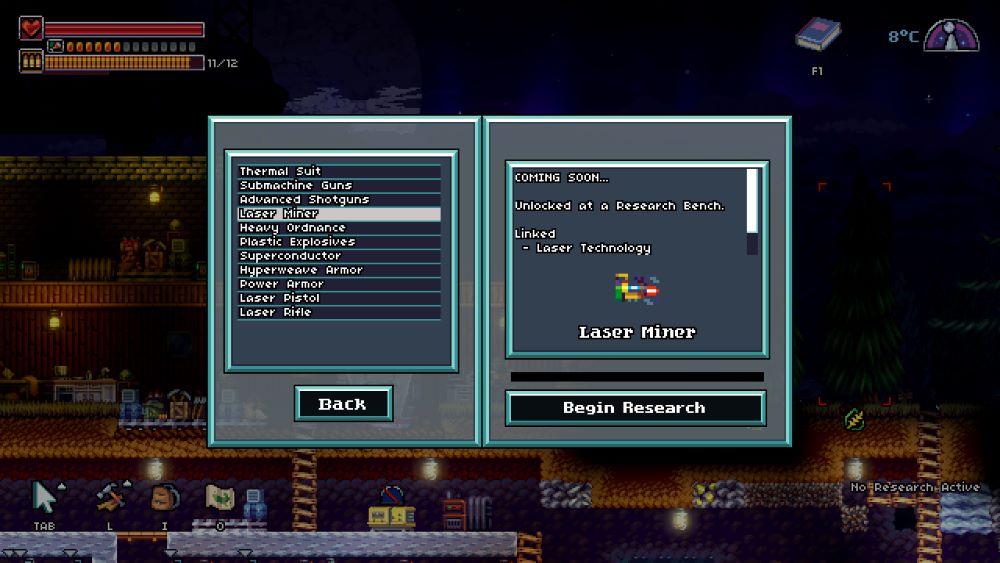The width and height of the screenshot is (1000, 563).
Task: Pick Advanced Shotguns from the list
Action: (338, 200)
